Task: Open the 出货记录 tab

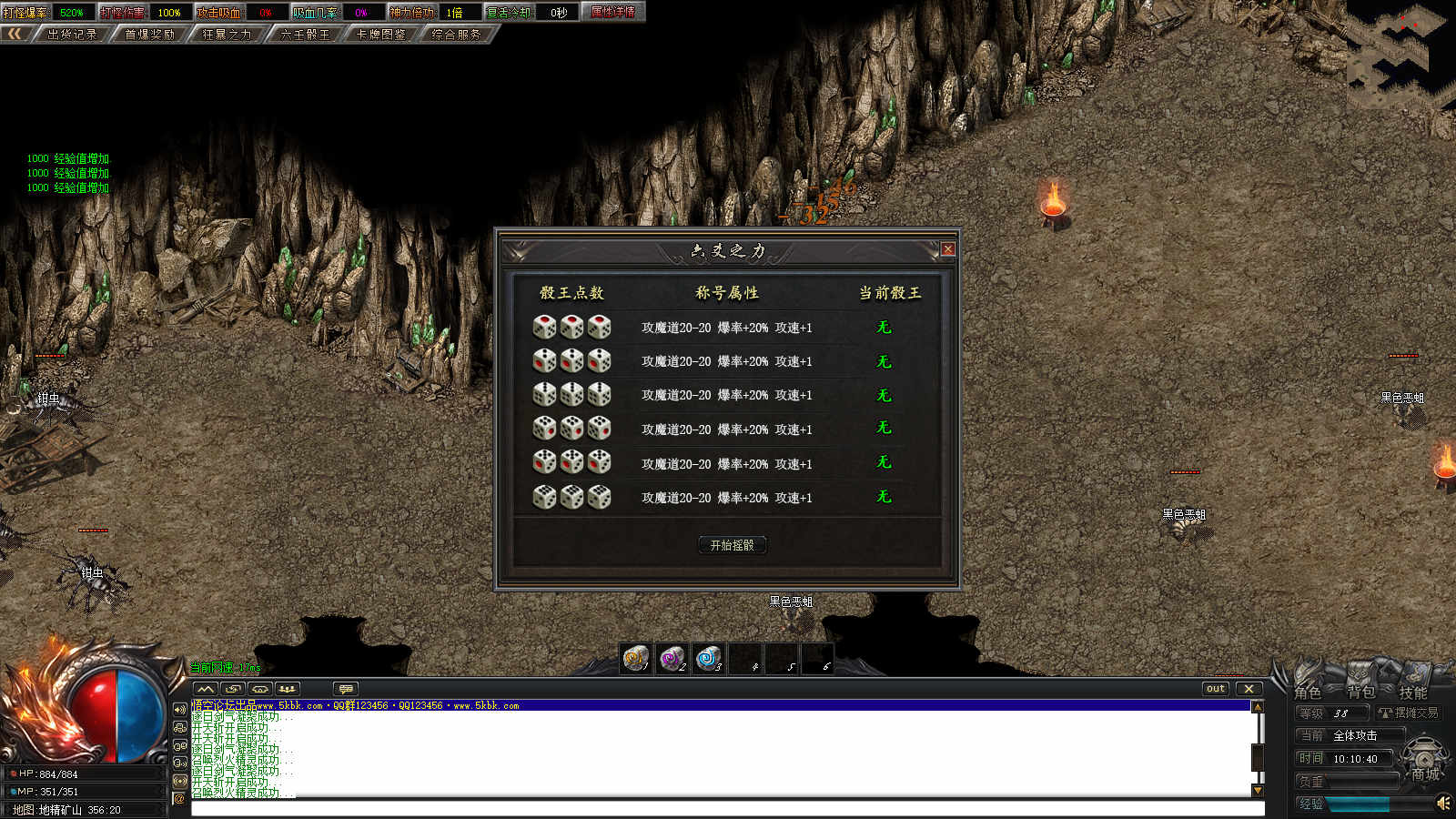Action: coord(71,35)
